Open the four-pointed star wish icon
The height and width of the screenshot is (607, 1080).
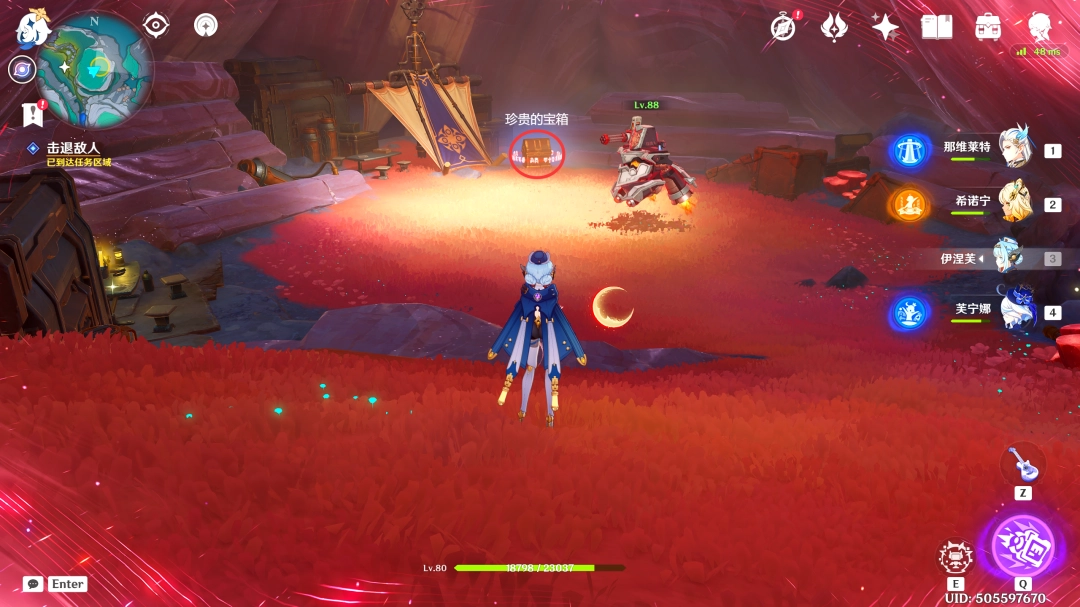click(885, 27)
